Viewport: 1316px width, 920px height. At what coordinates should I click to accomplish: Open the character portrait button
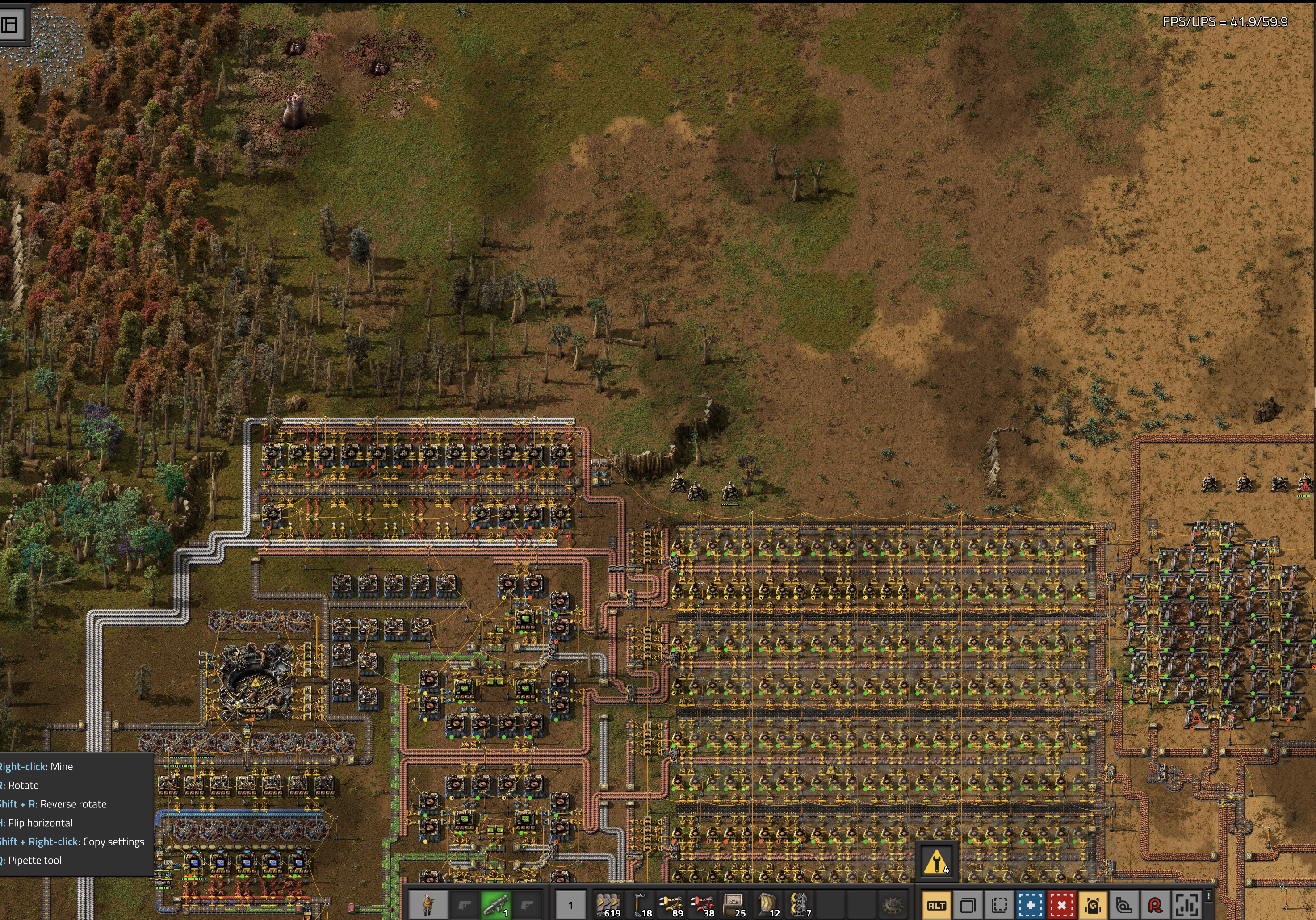click(x=427, y=905)
